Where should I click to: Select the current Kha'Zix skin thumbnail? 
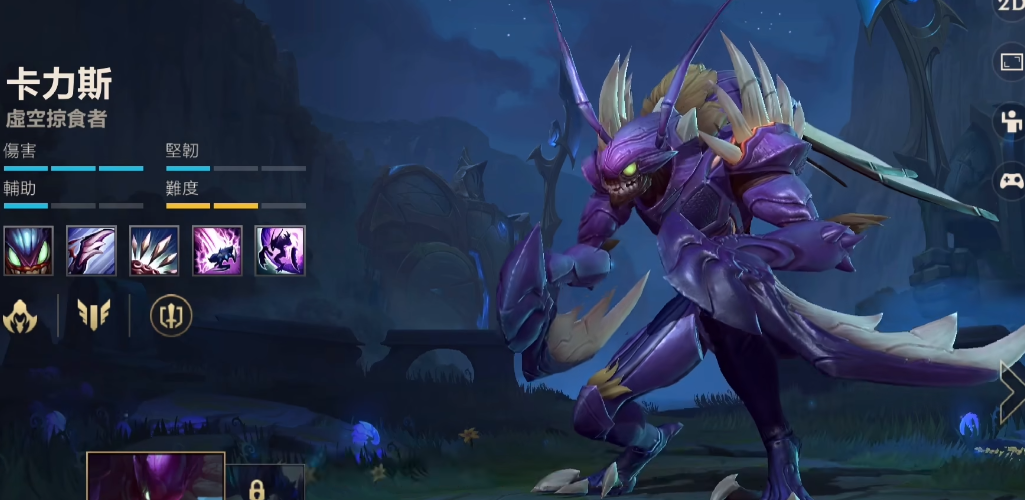155,477
